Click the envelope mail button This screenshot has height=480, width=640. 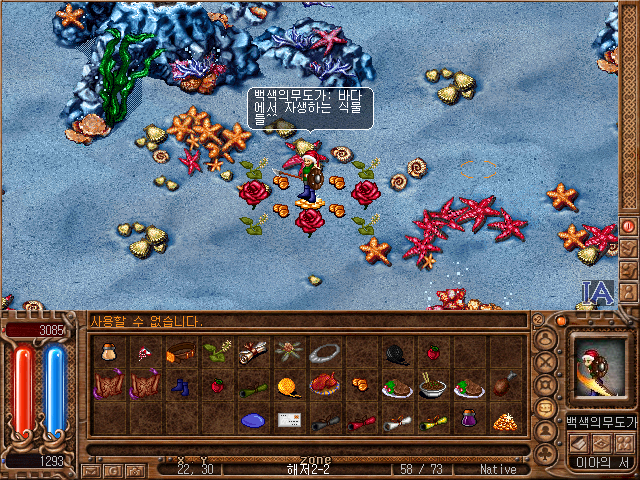pyautogui.click(x=91, y=469)
